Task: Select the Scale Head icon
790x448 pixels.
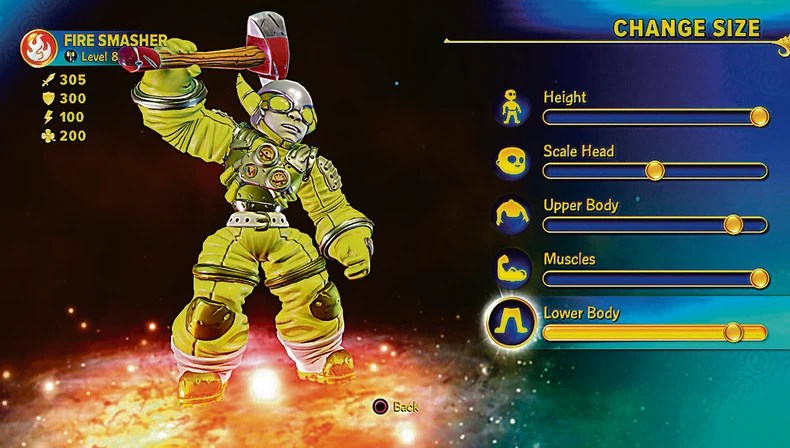Action: coord(512,160)
